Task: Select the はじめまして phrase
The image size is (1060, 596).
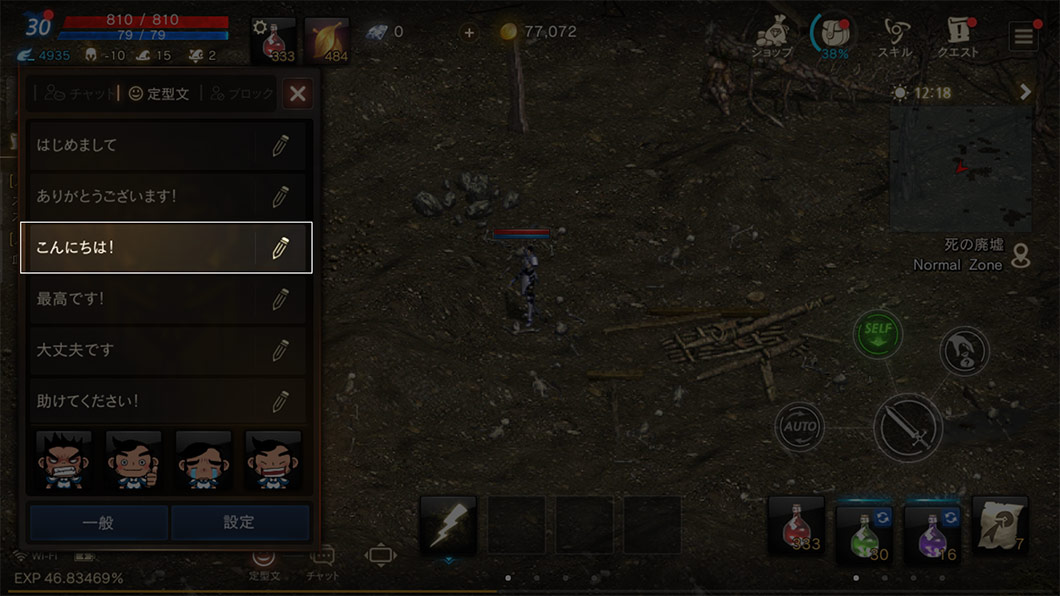Action: pos(140,145)
